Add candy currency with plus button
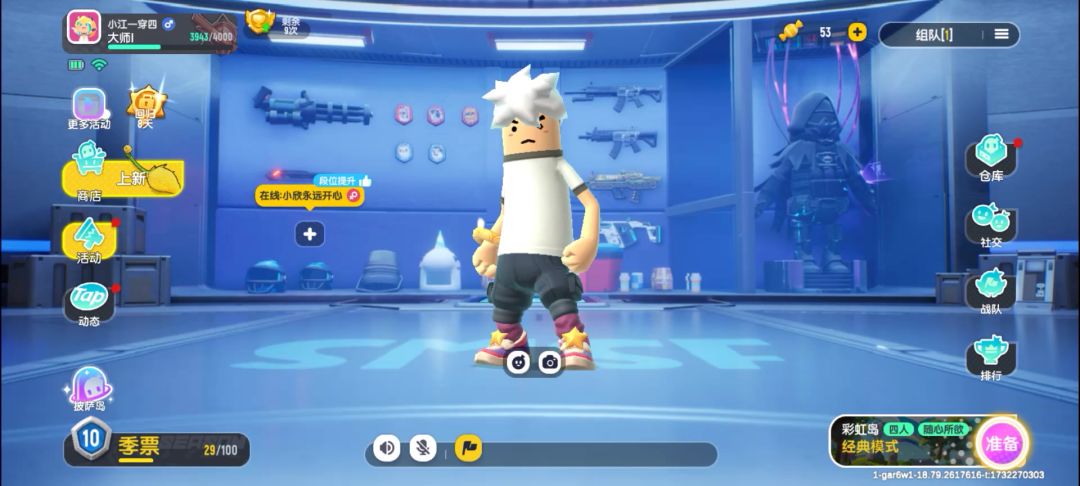The width and height of the screenshot is (1080, 486). tap(857, 32)
